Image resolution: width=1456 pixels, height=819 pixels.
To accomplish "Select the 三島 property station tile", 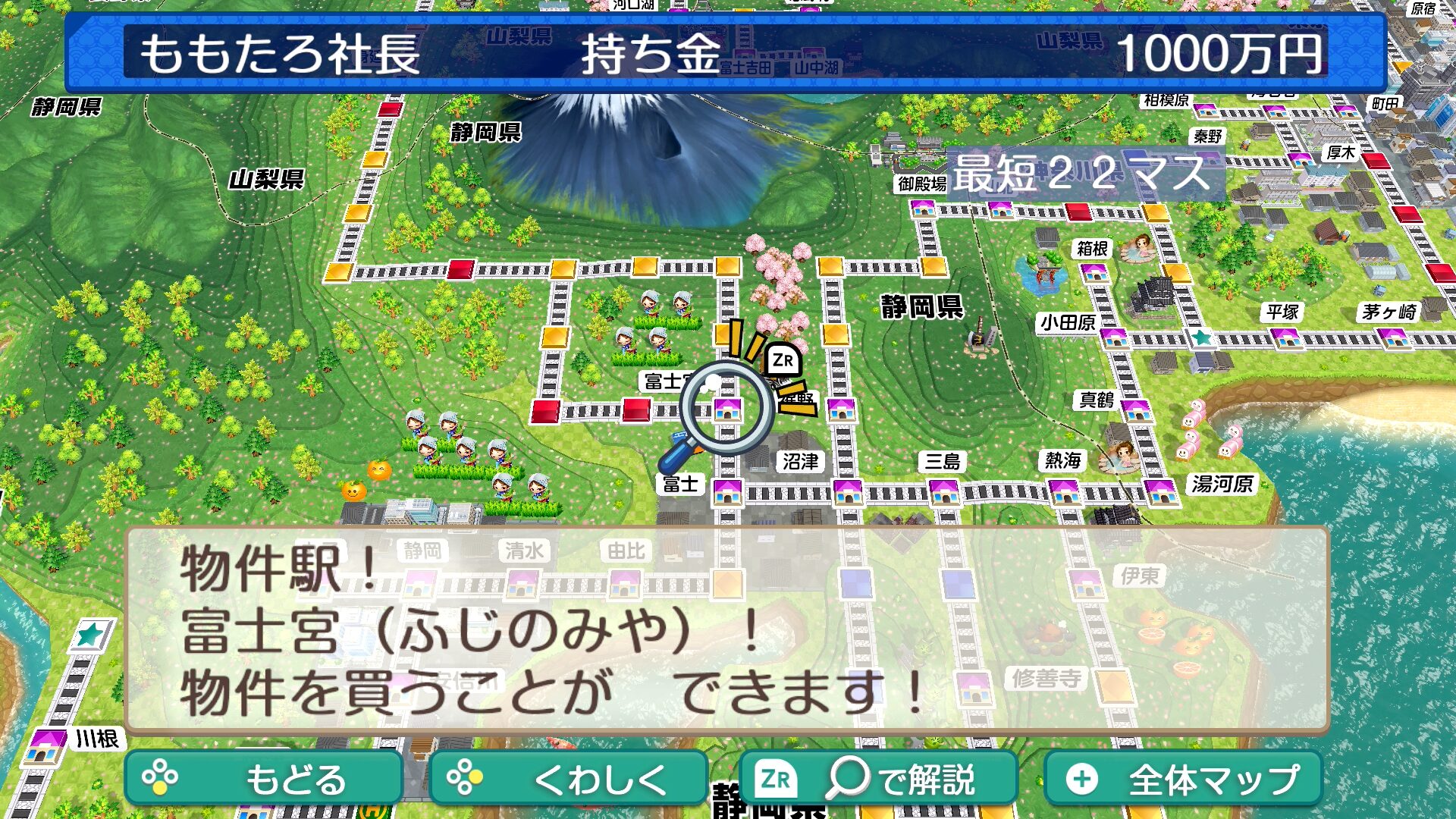I will click(x=944, y=492).
